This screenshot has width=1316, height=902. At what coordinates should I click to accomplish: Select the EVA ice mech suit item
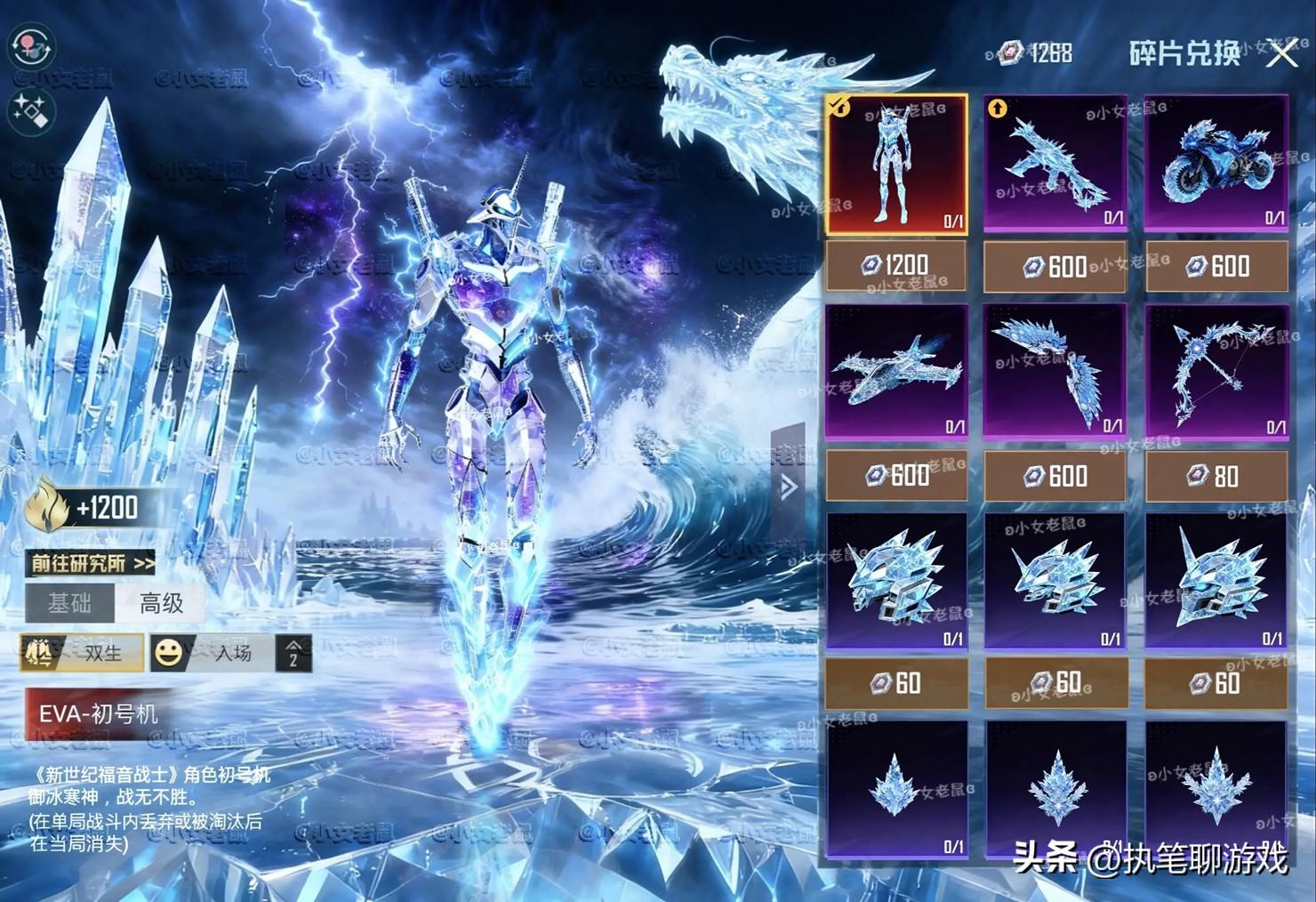896,165
